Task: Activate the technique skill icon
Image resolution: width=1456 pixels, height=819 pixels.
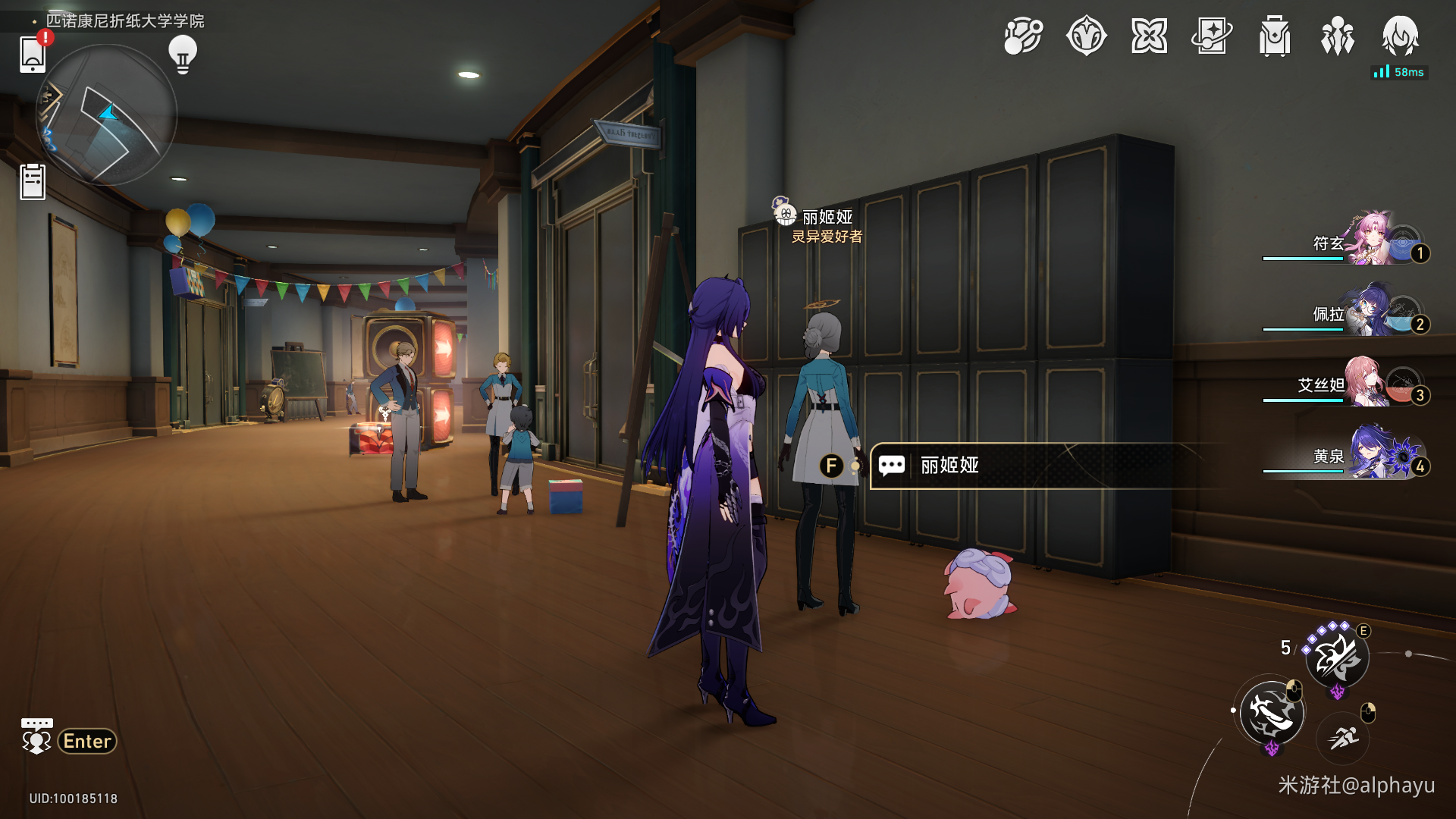Action: [1337, 657]
